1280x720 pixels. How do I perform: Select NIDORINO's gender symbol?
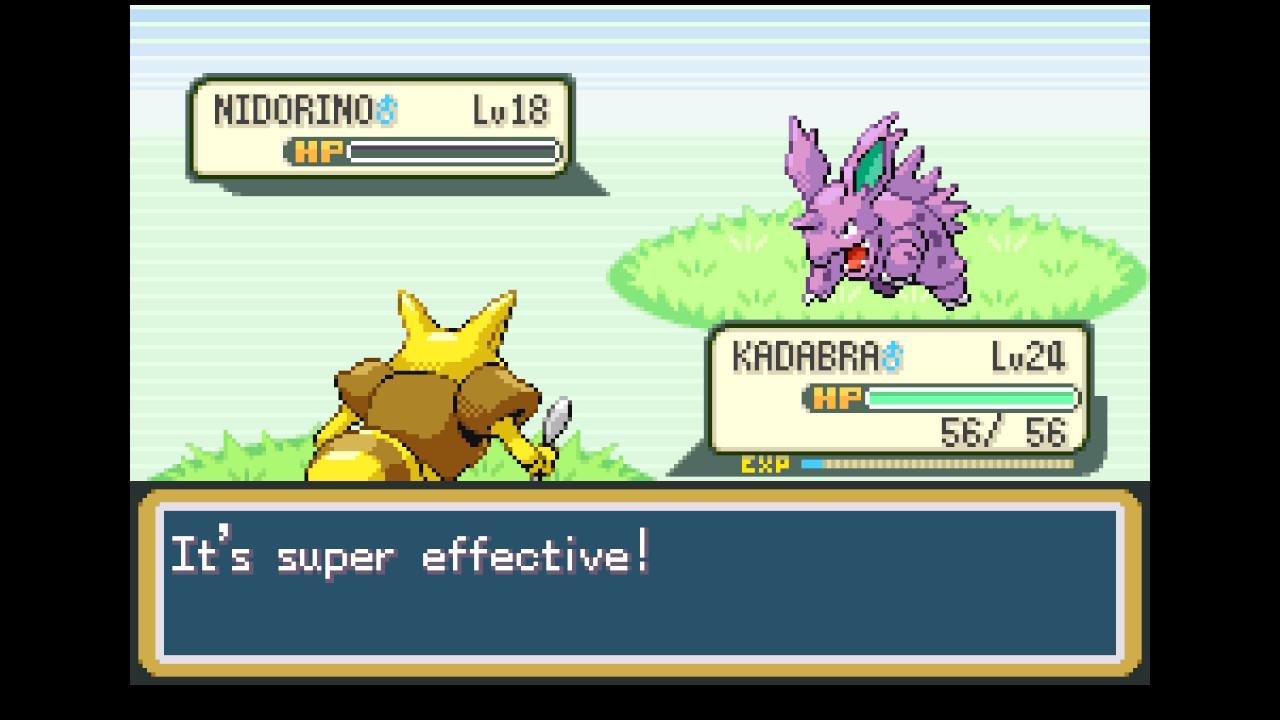[386, 111]
